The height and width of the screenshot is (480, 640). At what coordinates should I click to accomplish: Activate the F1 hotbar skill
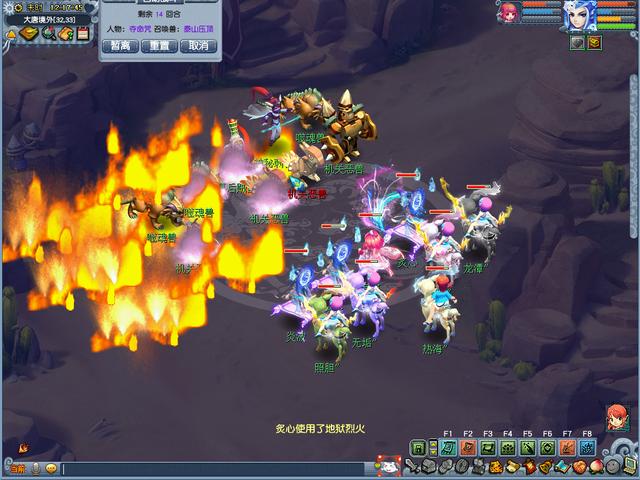448,447
